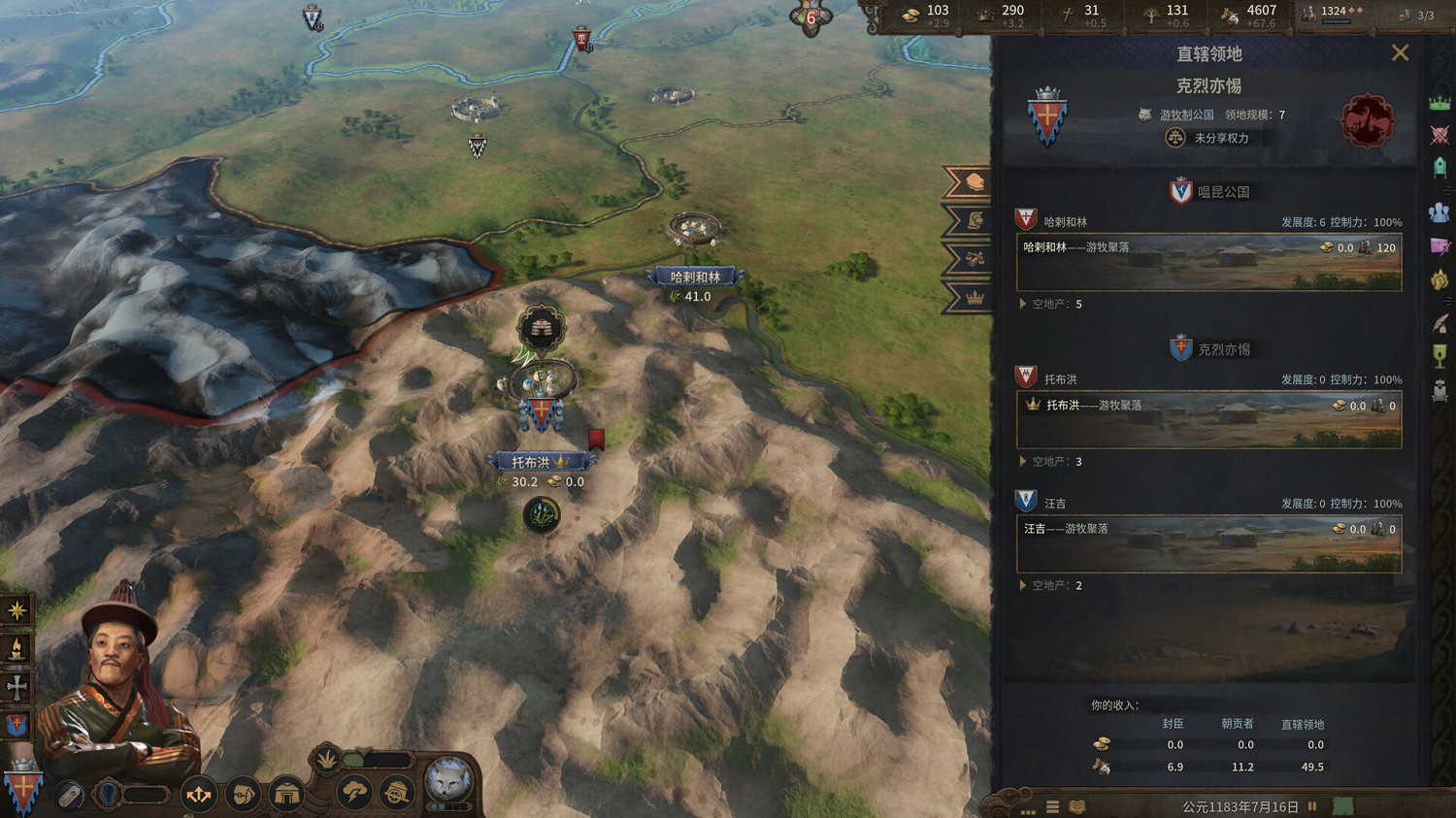Open the blue vassals icon on right sidebar

[x=1440, y=212]
